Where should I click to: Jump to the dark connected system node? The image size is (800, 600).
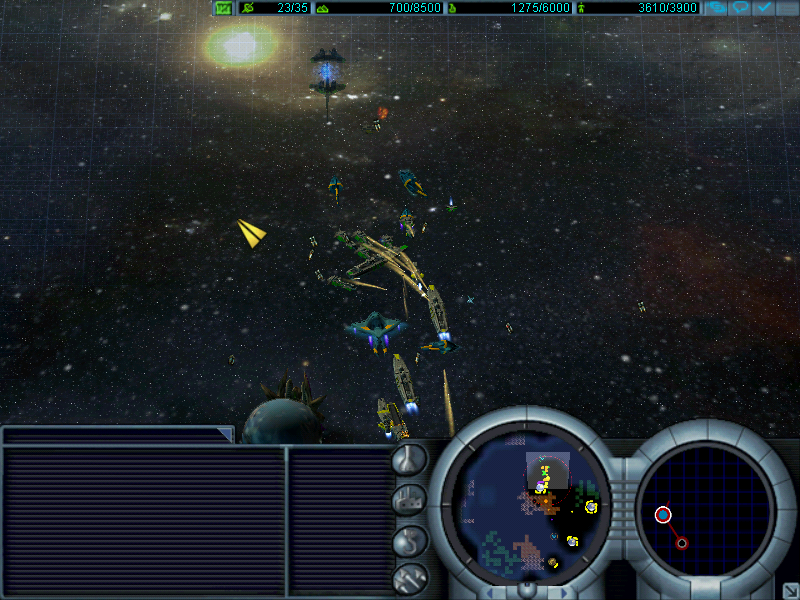pos(682,543)
